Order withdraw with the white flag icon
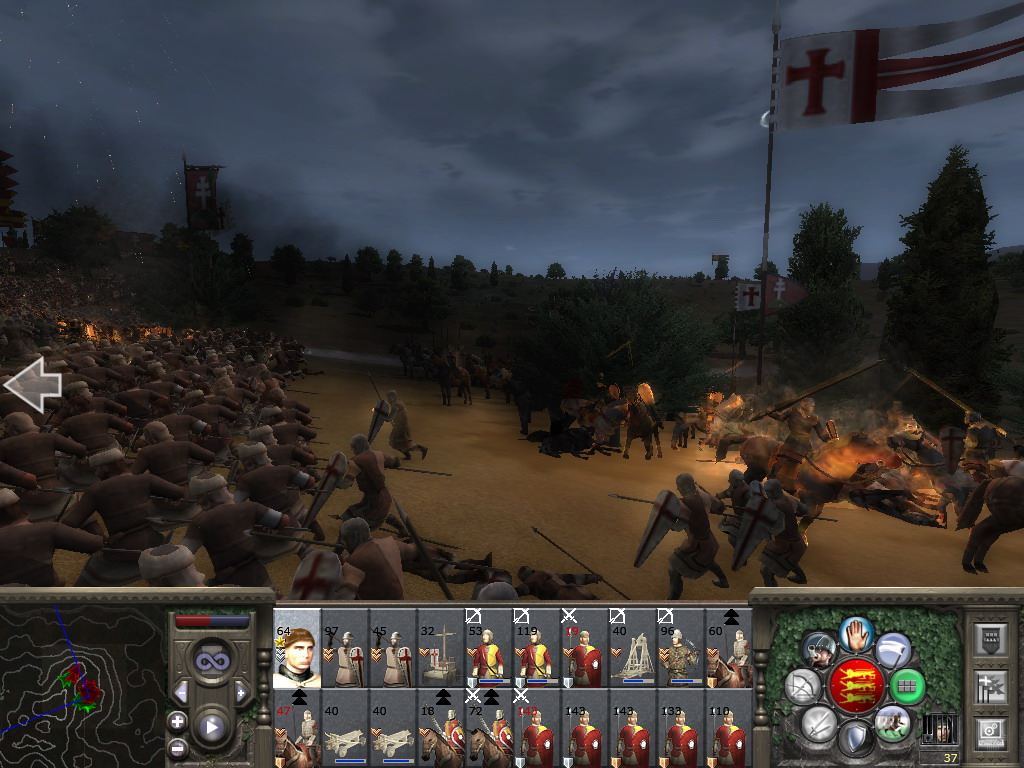This screenshot has height=768, width=1024. (893, 651)
